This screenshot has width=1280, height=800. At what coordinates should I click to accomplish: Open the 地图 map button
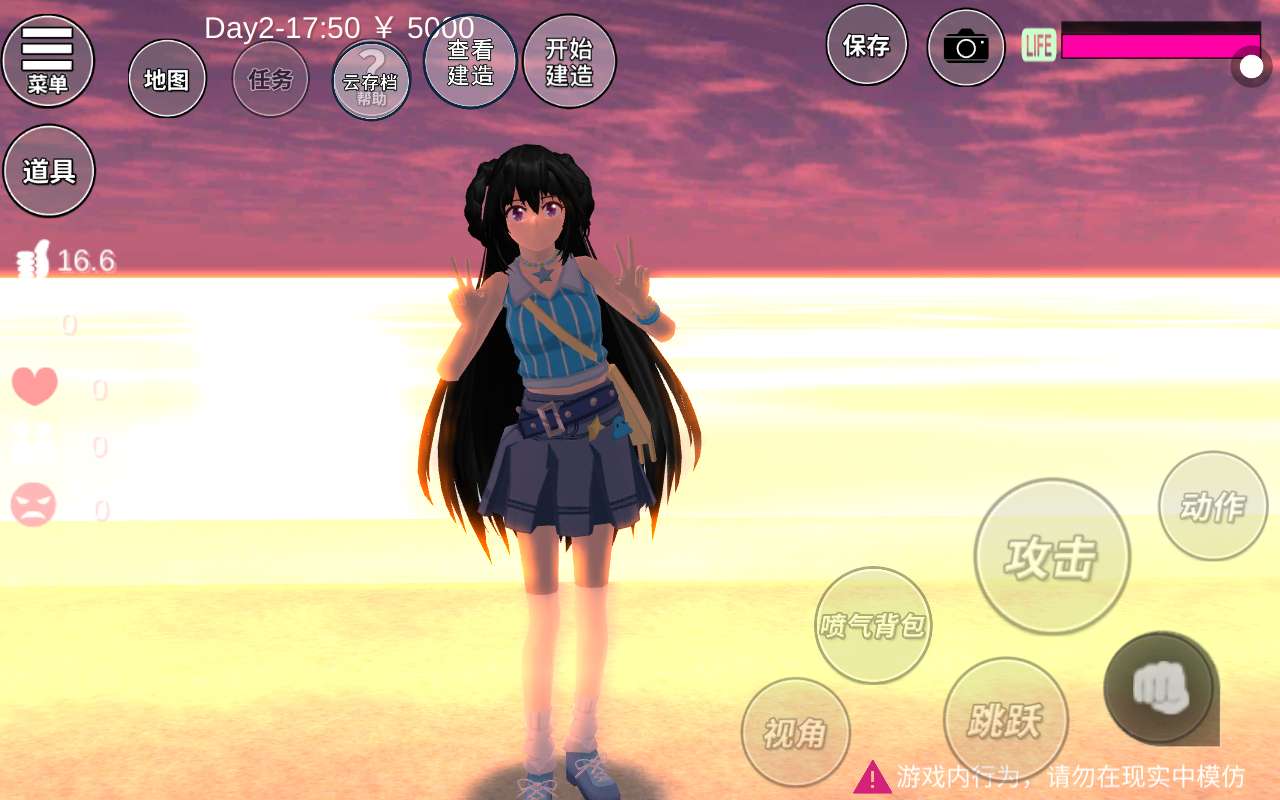point(167,79)
